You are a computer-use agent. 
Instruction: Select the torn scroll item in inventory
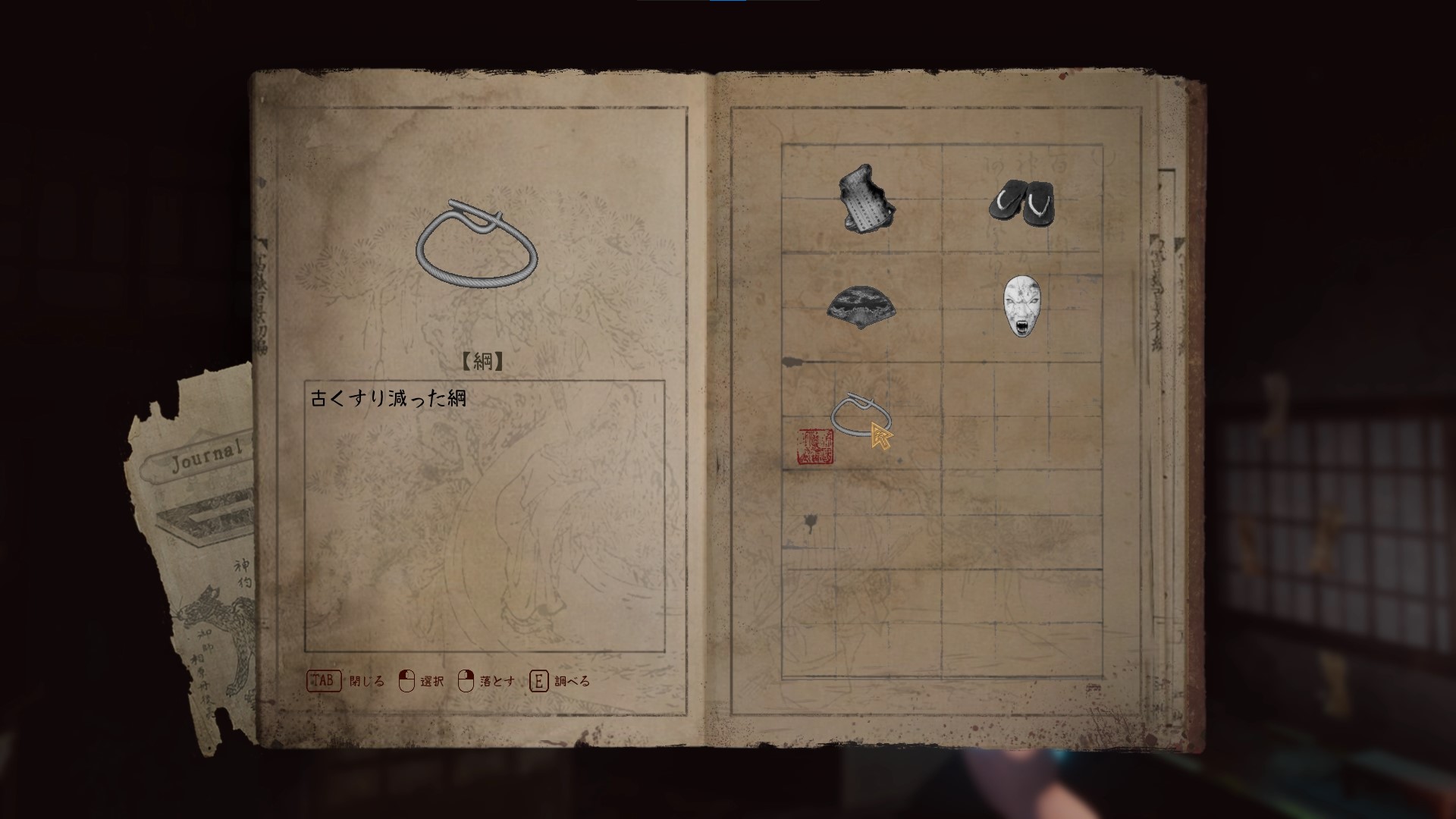point(866,199)
